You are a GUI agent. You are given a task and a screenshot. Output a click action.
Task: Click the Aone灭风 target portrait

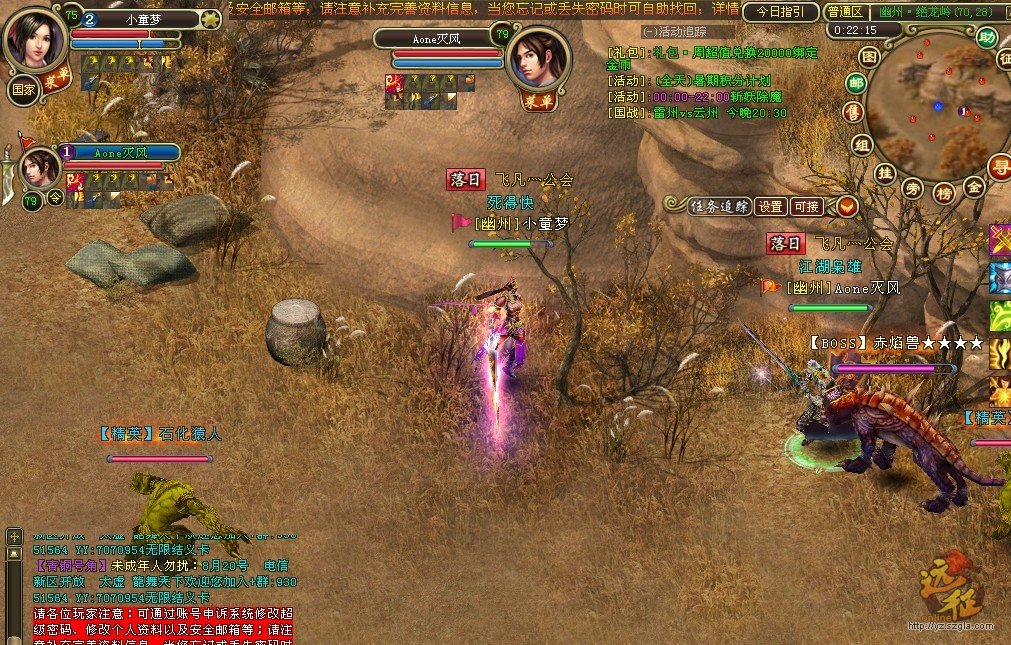[538, 57]
